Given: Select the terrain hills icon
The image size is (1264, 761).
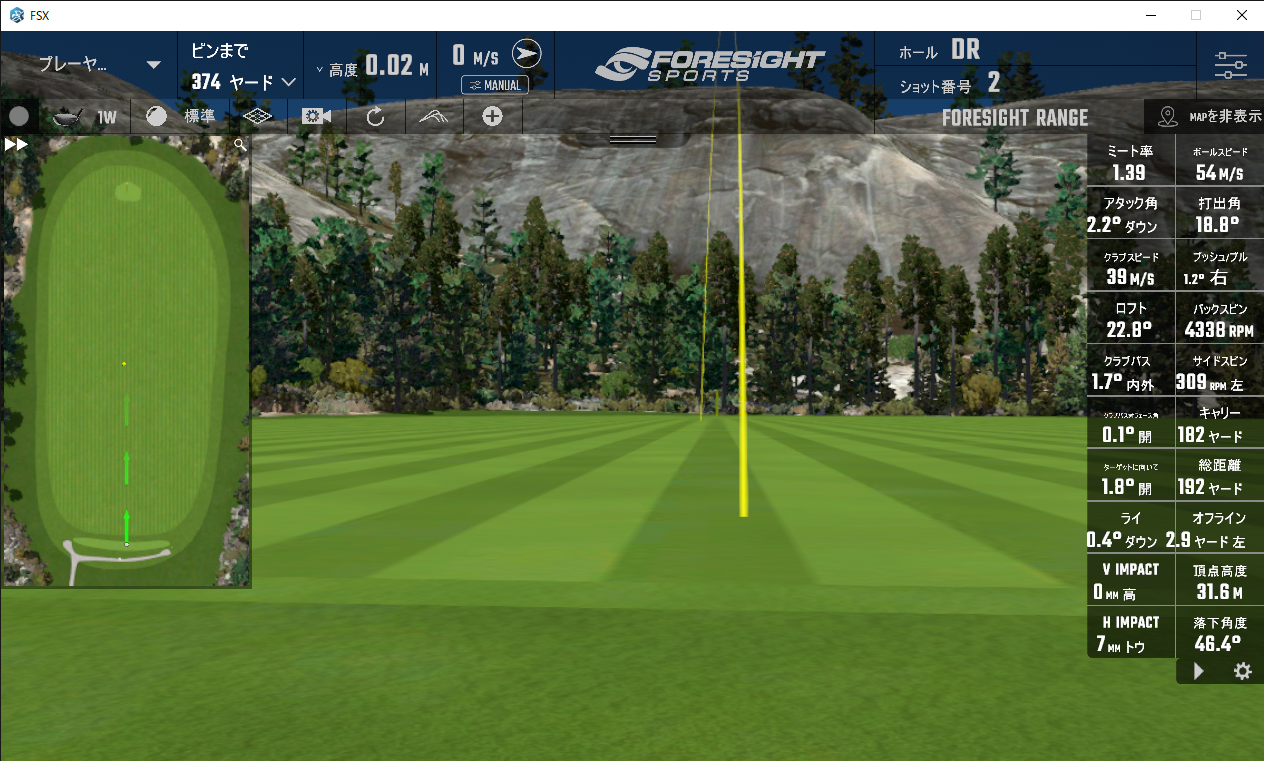Looking at the screenshot, I should pos(433,116).
